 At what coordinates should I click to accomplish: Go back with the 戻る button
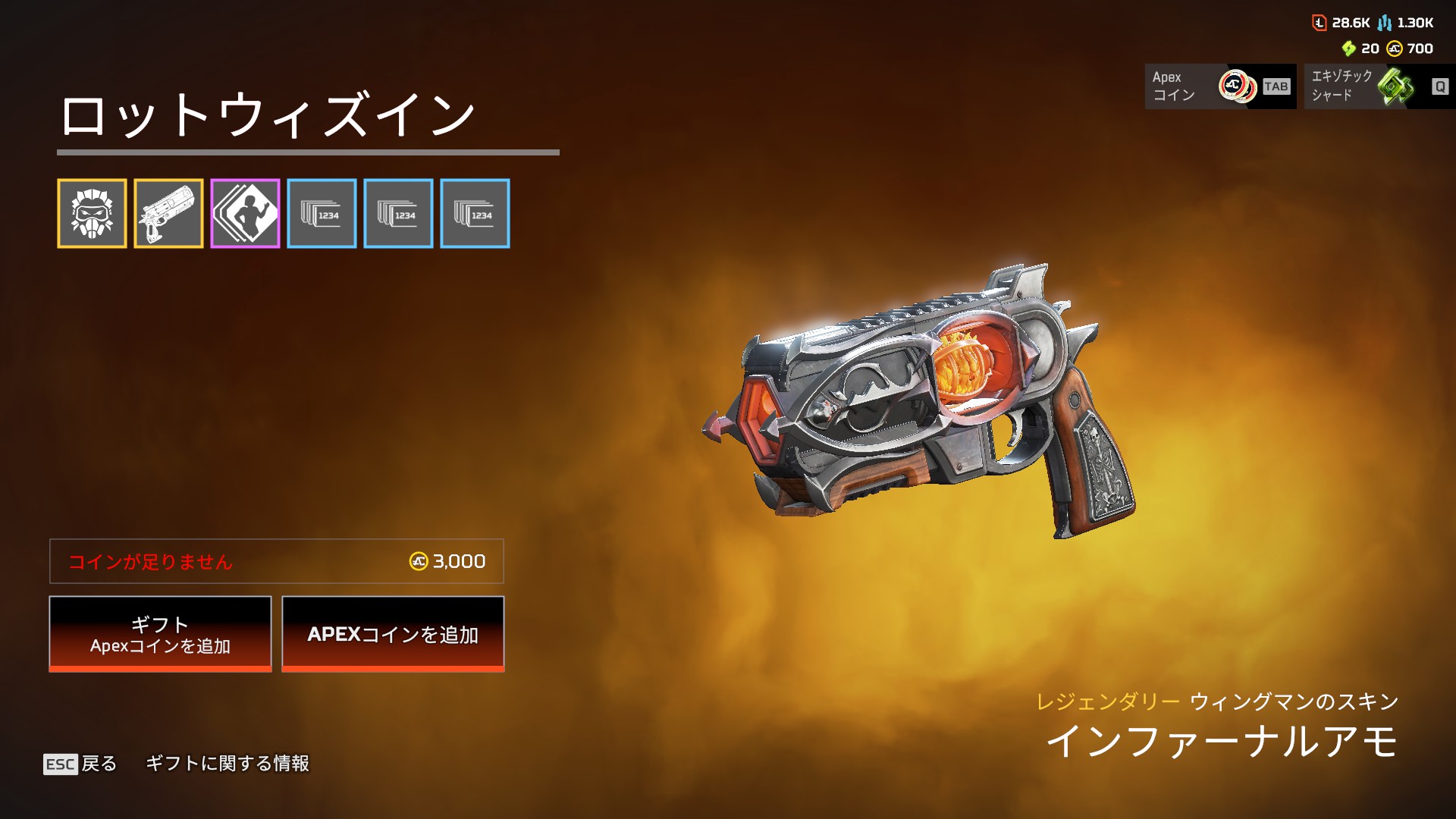pyautogui.click(x=81, y=764)
